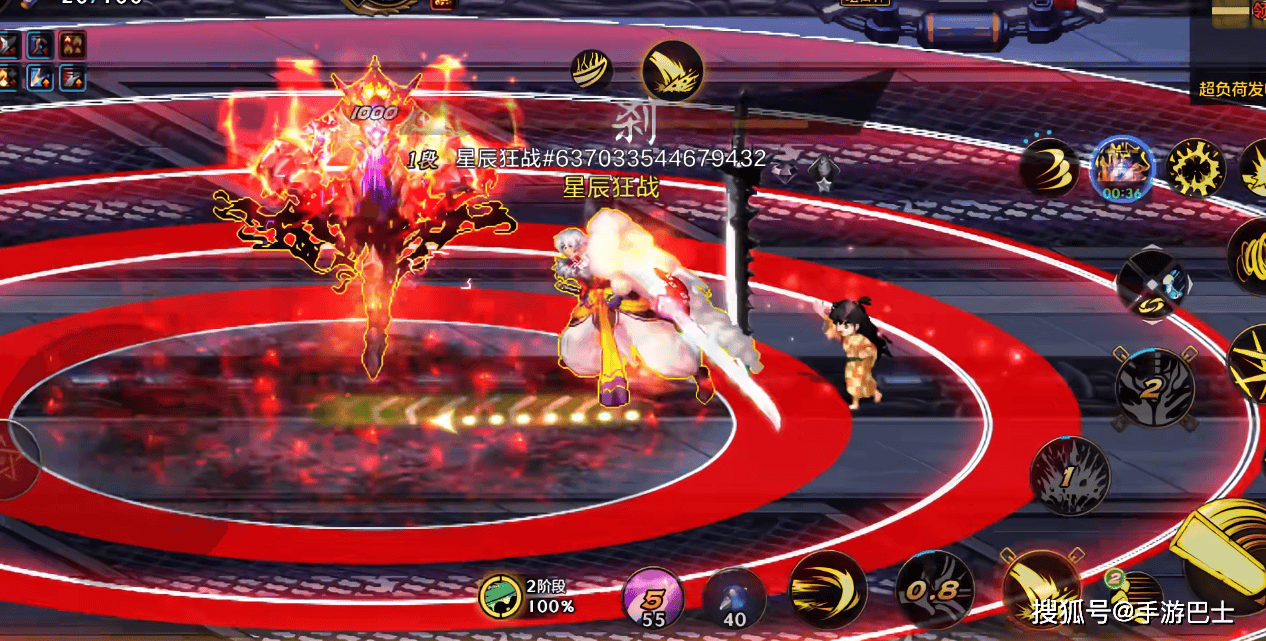Tap the diamond-shaped swap skill button
Viewport: 1266px width, 641px height.
coord(1153,283)
